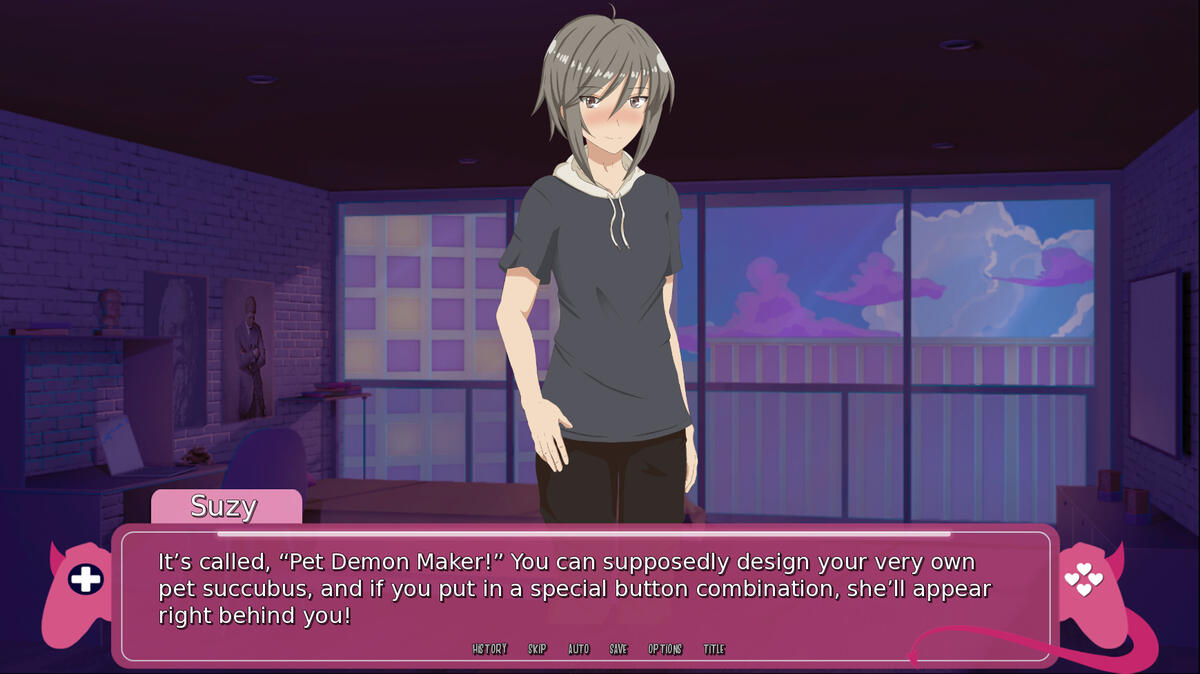Image resolution: width=1200 pixels, height=674 pixels.
Task: Toggle Auto dialogue advance
Action: pos(579,649)
